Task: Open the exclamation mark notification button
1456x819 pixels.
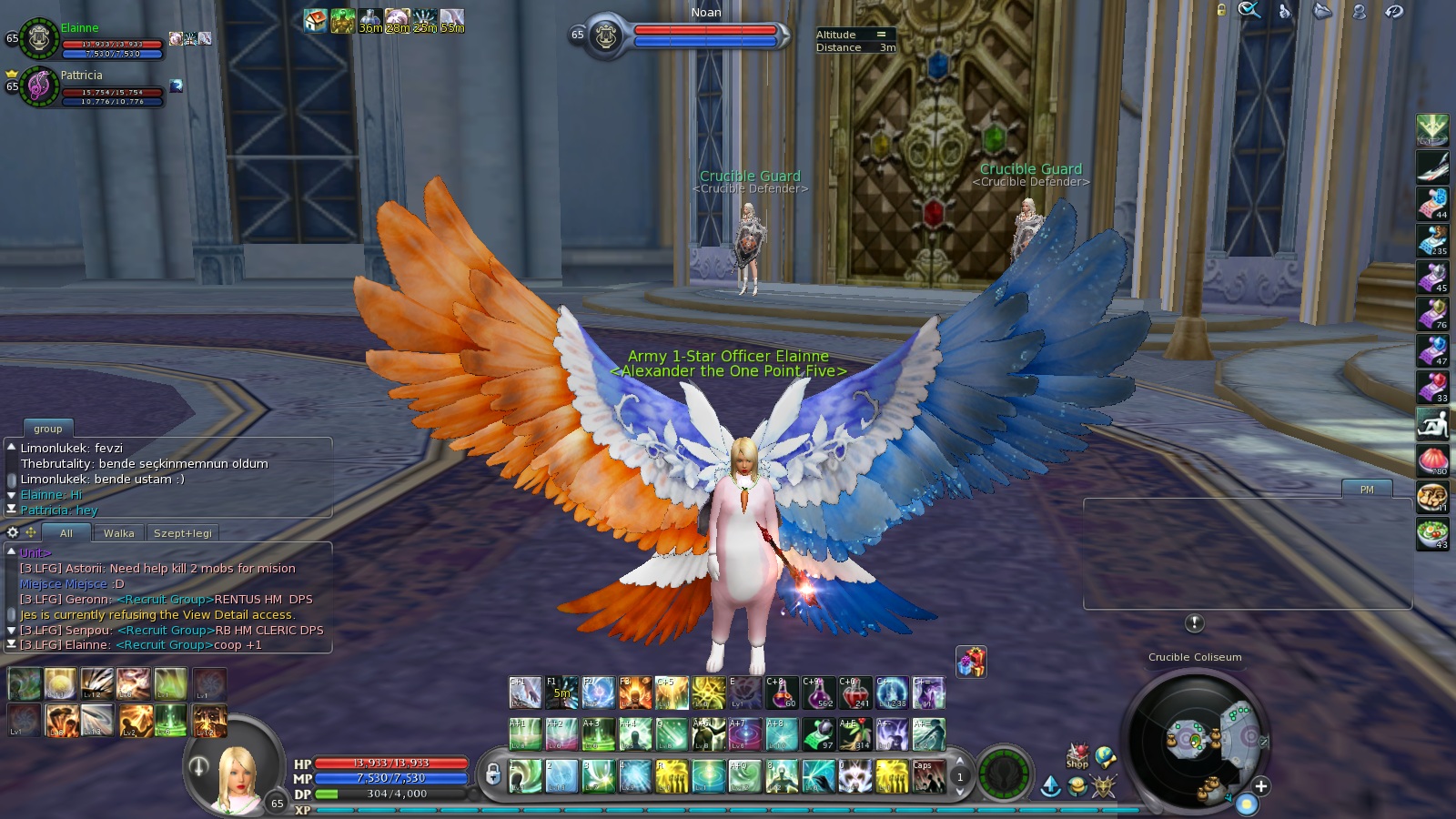Action: tap(1195, 623)
